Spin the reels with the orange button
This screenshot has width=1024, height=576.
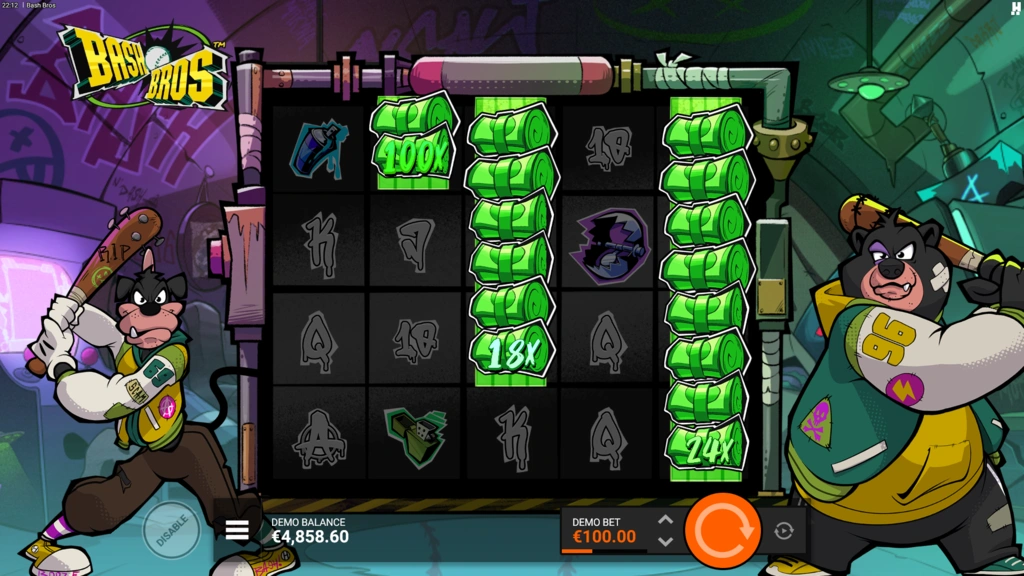(x=723, y=530)
